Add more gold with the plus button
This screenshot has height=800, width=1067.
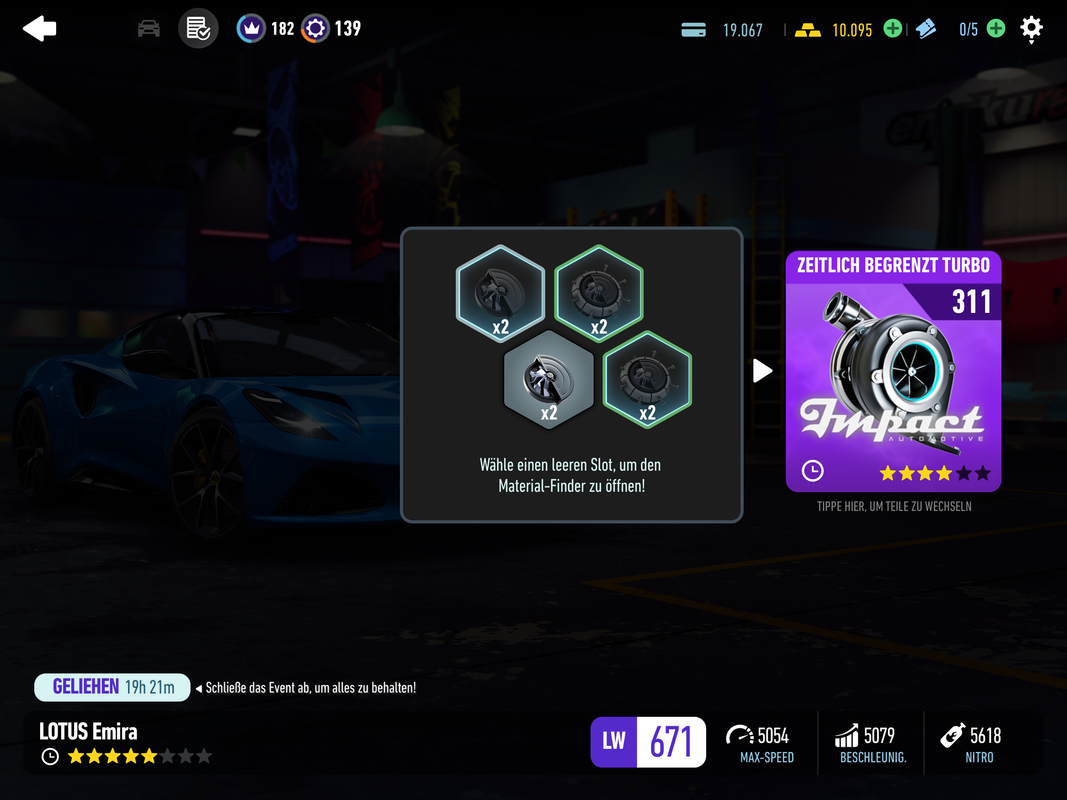tap(892, 29)
